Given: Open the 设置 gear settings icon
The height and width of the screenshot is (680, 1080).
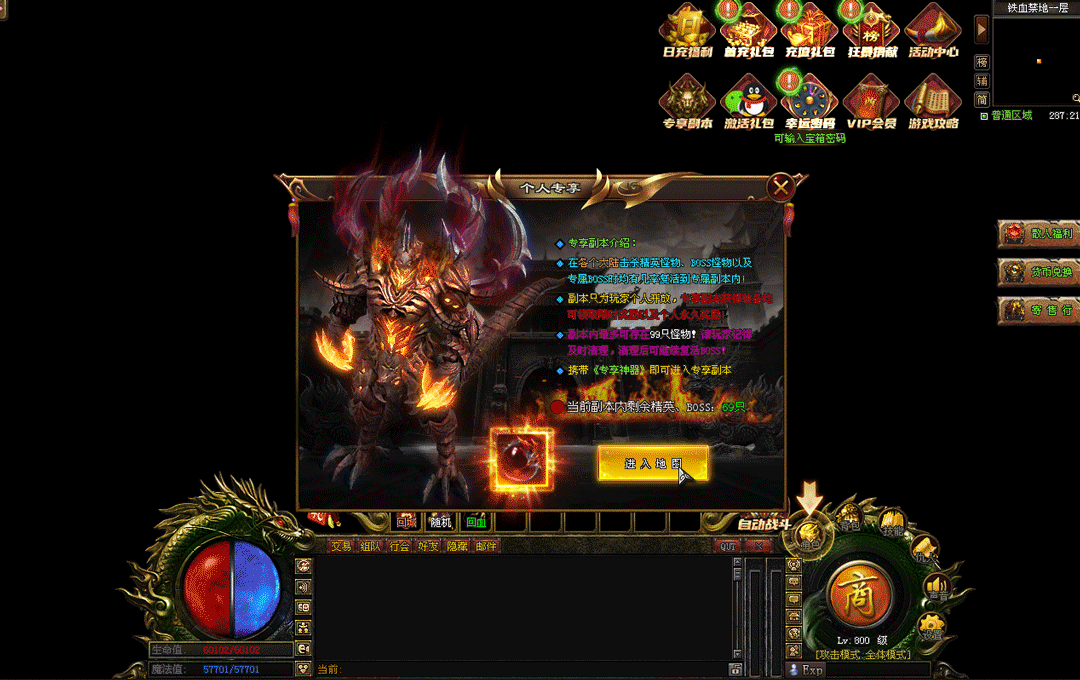Looking at the screenshot, I should pos(931,626).
